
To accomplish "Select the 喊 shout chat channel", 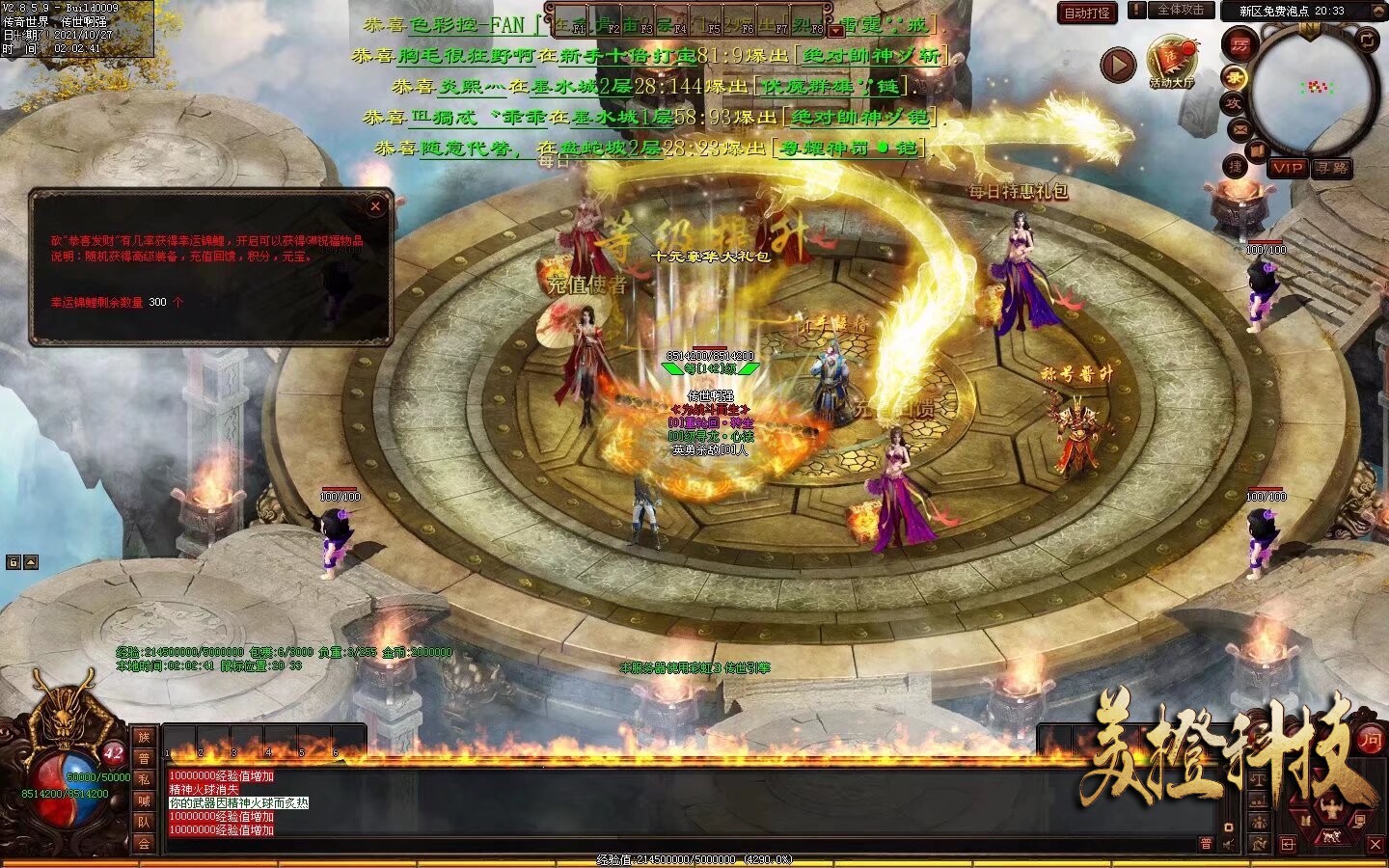I will [x=144, y=800].
